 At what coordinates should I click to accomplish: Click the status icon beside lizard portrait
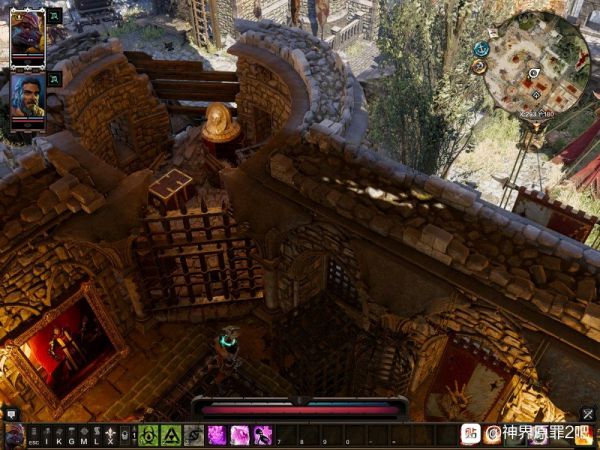pyautogui.click(x=54, y=16)
